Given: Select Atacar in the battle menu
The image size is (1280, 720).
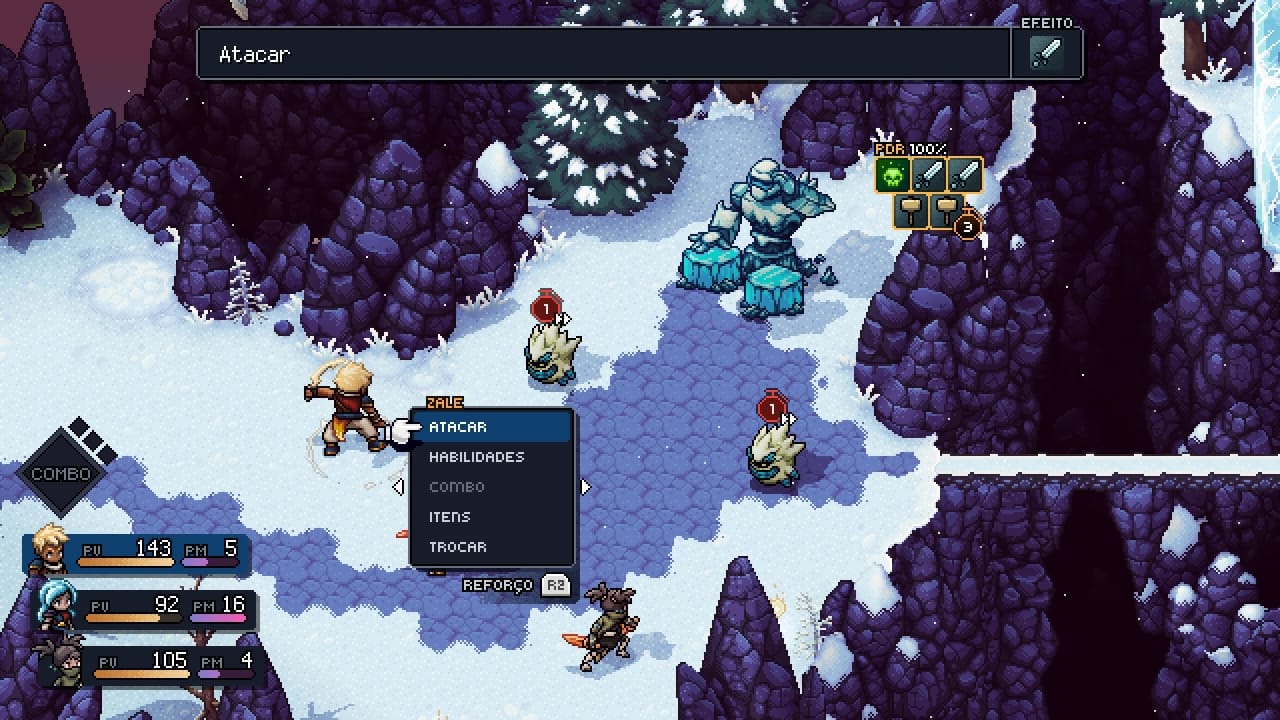Looking at the screenshot, I should pyautogui.click(x=490, y=427).
